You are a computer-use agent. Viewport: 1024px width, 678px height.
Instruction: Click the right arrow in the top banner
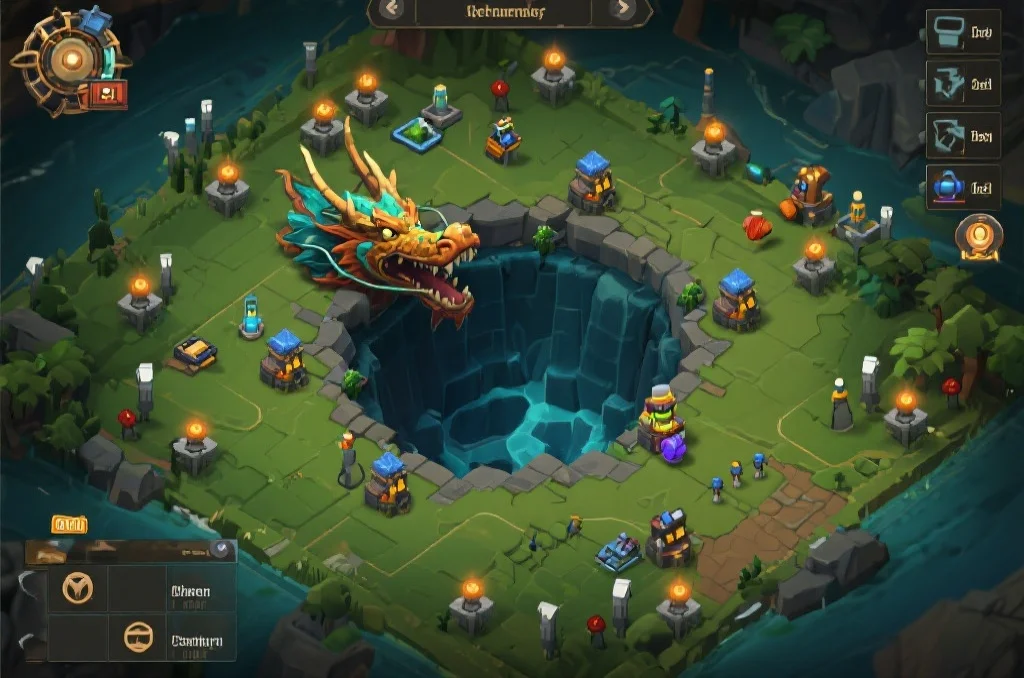point(623,10)
